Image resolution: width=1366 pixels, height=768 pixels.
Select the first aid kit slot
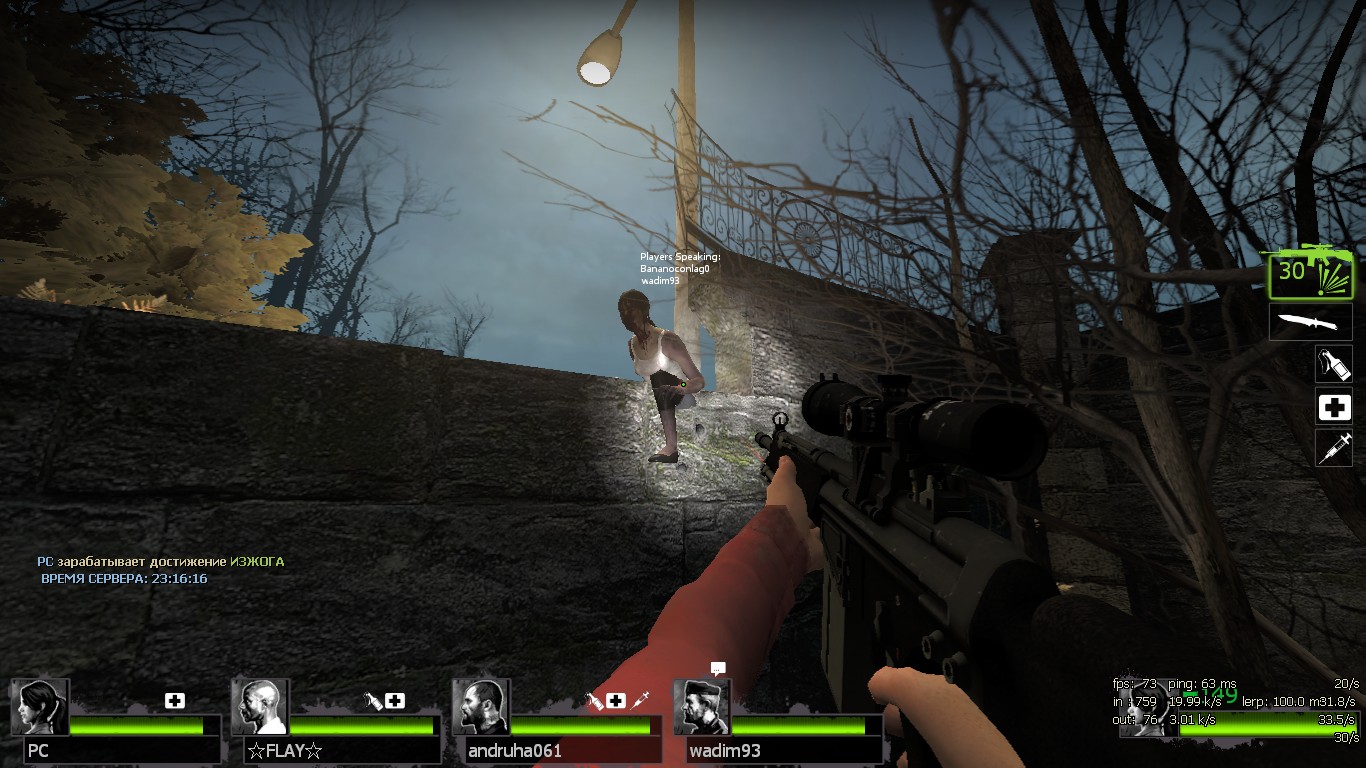(1333, 407)
